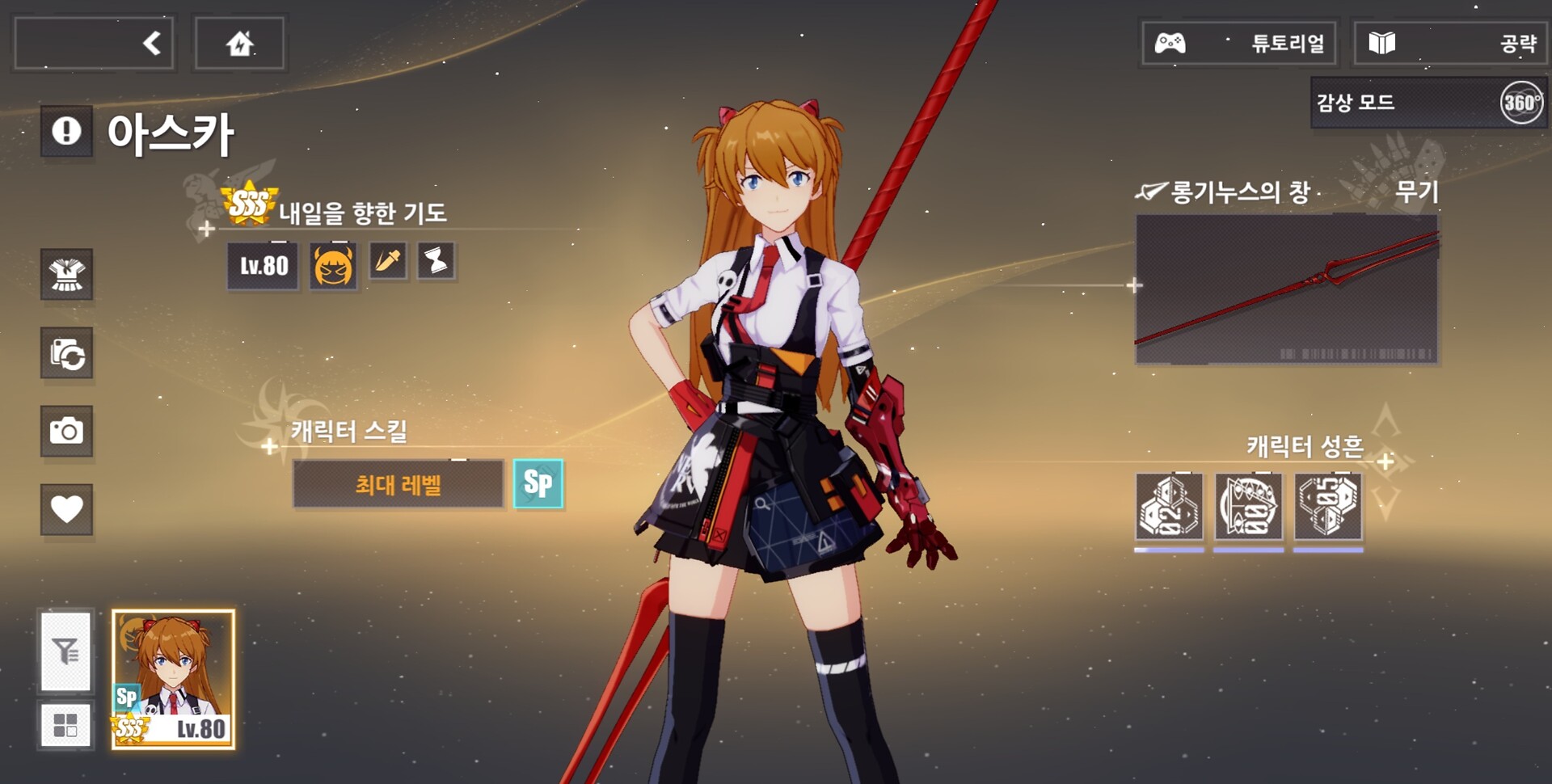1552x784 pixels.
Task: Open the 롱기누스의 창 weapon panel
Action: (x=1286, y=289)
